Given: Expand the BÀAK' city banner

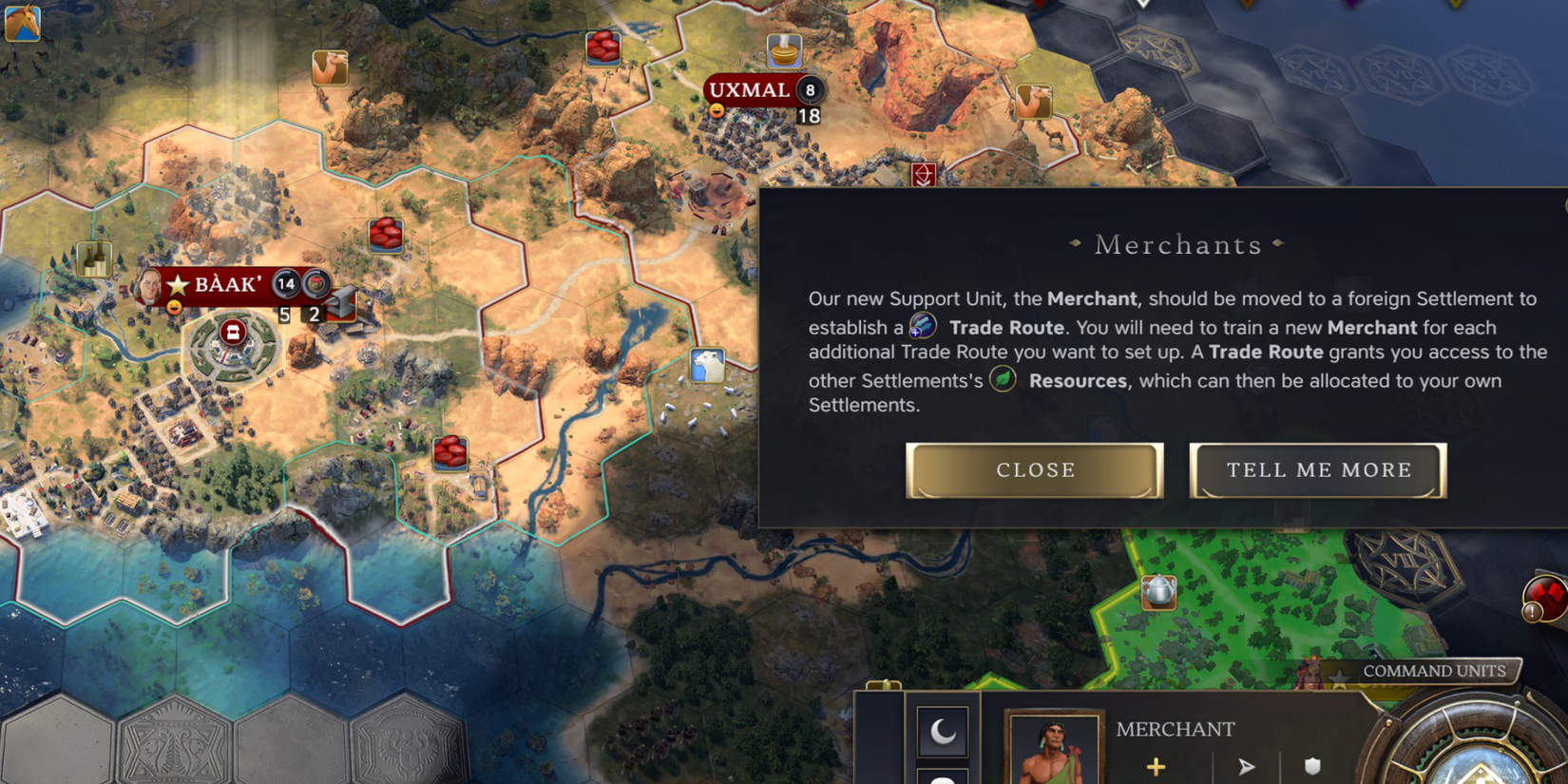Looking at the screenshot, I should (x=228, y=283).
